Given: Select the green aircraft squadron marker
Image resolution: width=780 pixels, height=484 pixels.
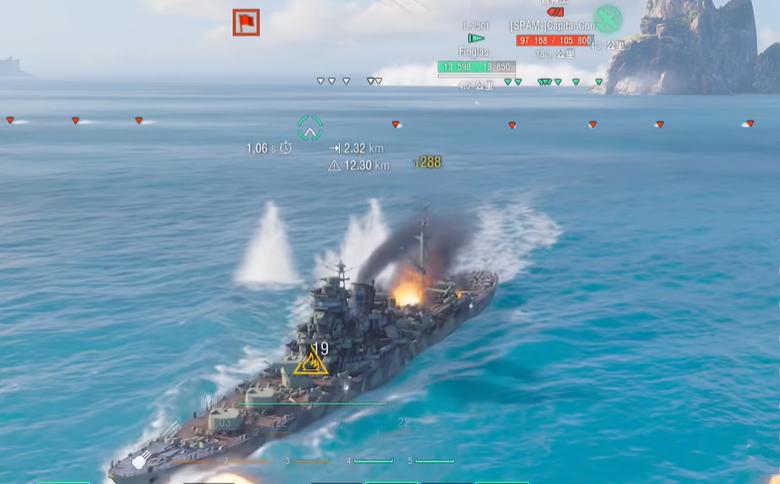Looking at the screenshot, I should 608,19.
